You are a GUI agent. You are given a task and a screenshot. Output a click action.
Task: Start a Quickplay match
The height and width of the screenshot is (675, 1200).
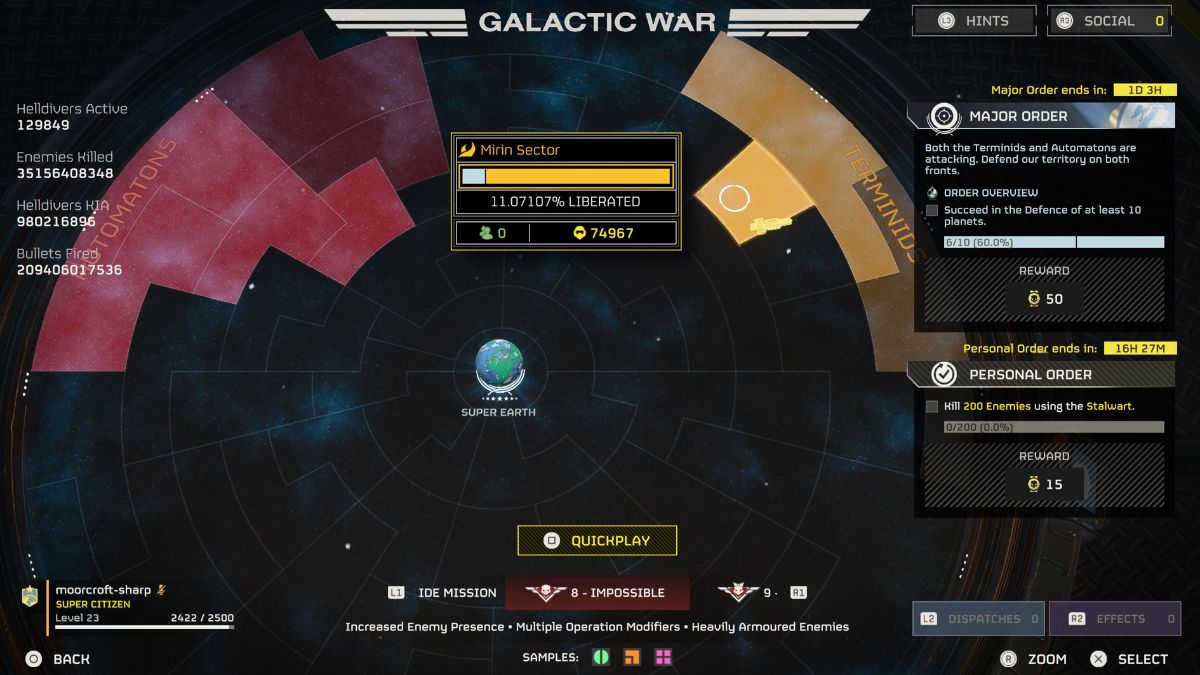click(x=597, y=541)
